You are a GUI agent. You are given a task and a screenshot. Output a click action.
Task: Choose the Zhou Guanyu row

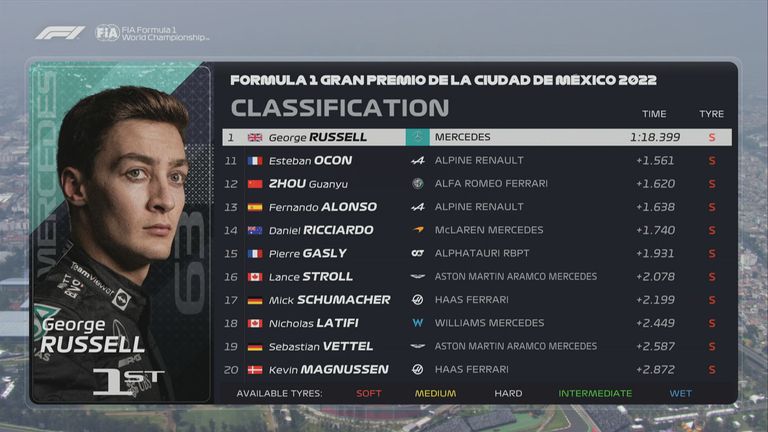476,184
